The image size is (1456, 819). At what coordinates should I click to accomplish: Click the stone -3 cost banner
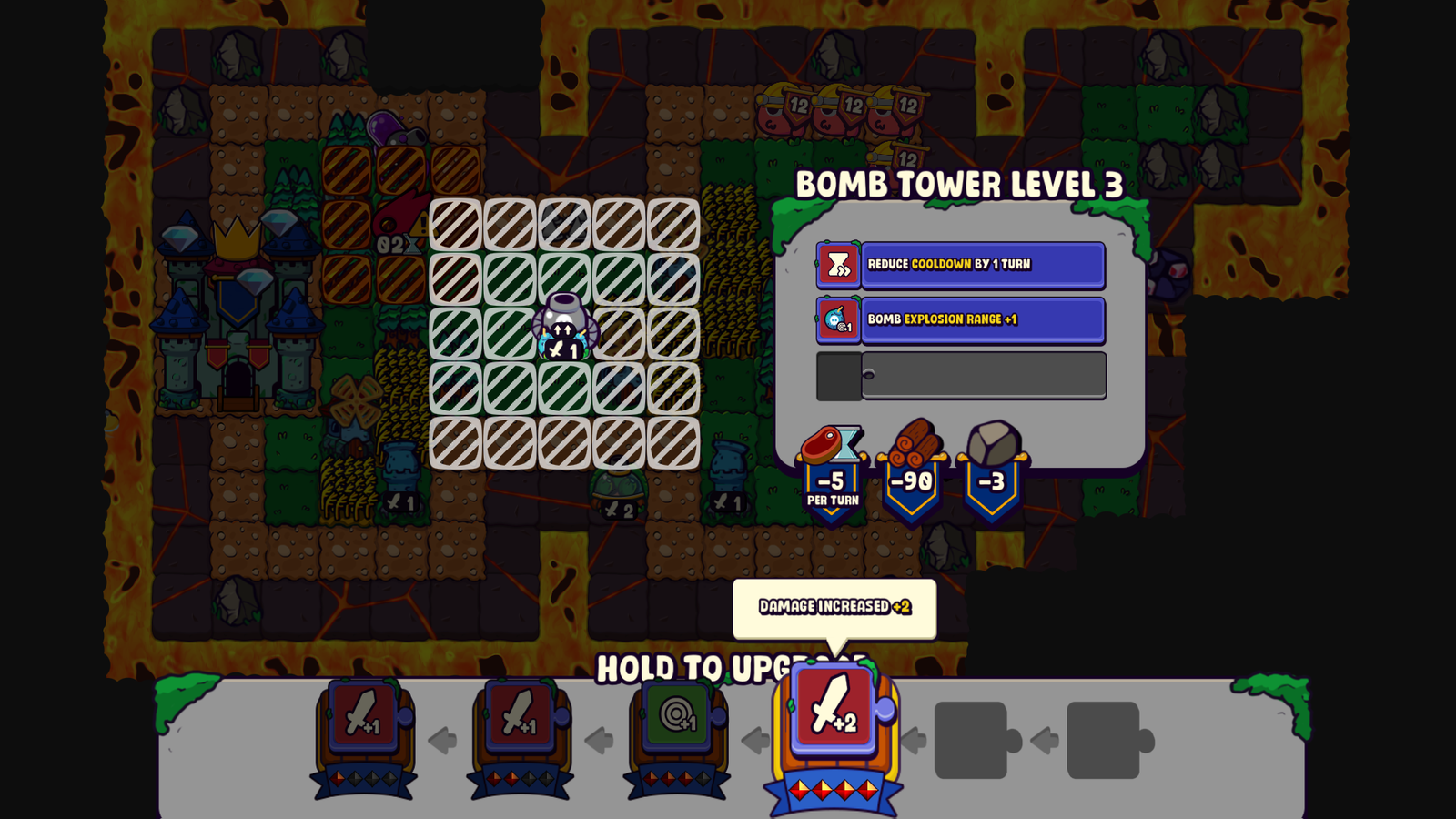click(x=993, y=480)
